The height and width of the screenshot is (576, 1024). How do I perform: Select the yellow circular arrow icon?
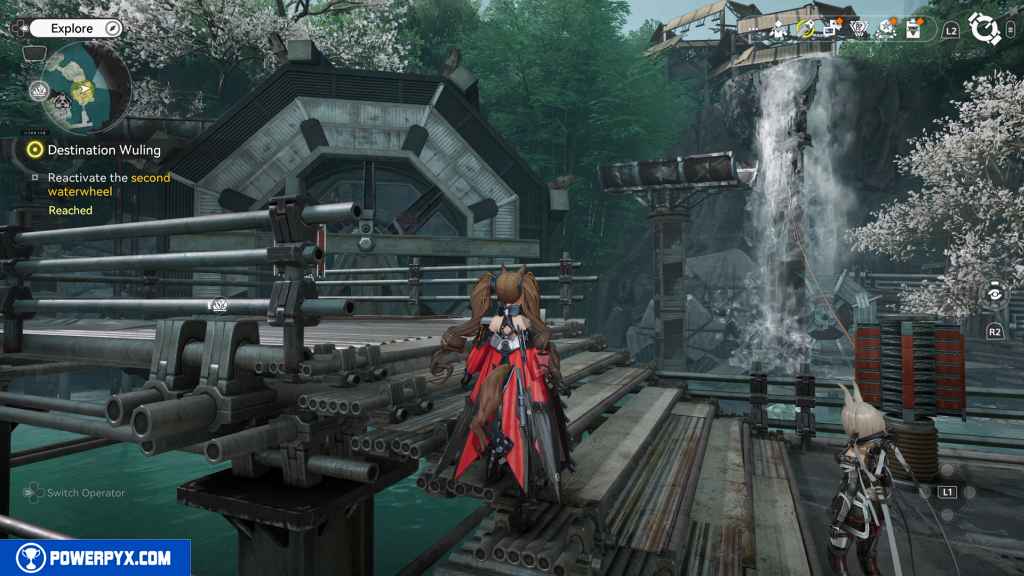803,30
